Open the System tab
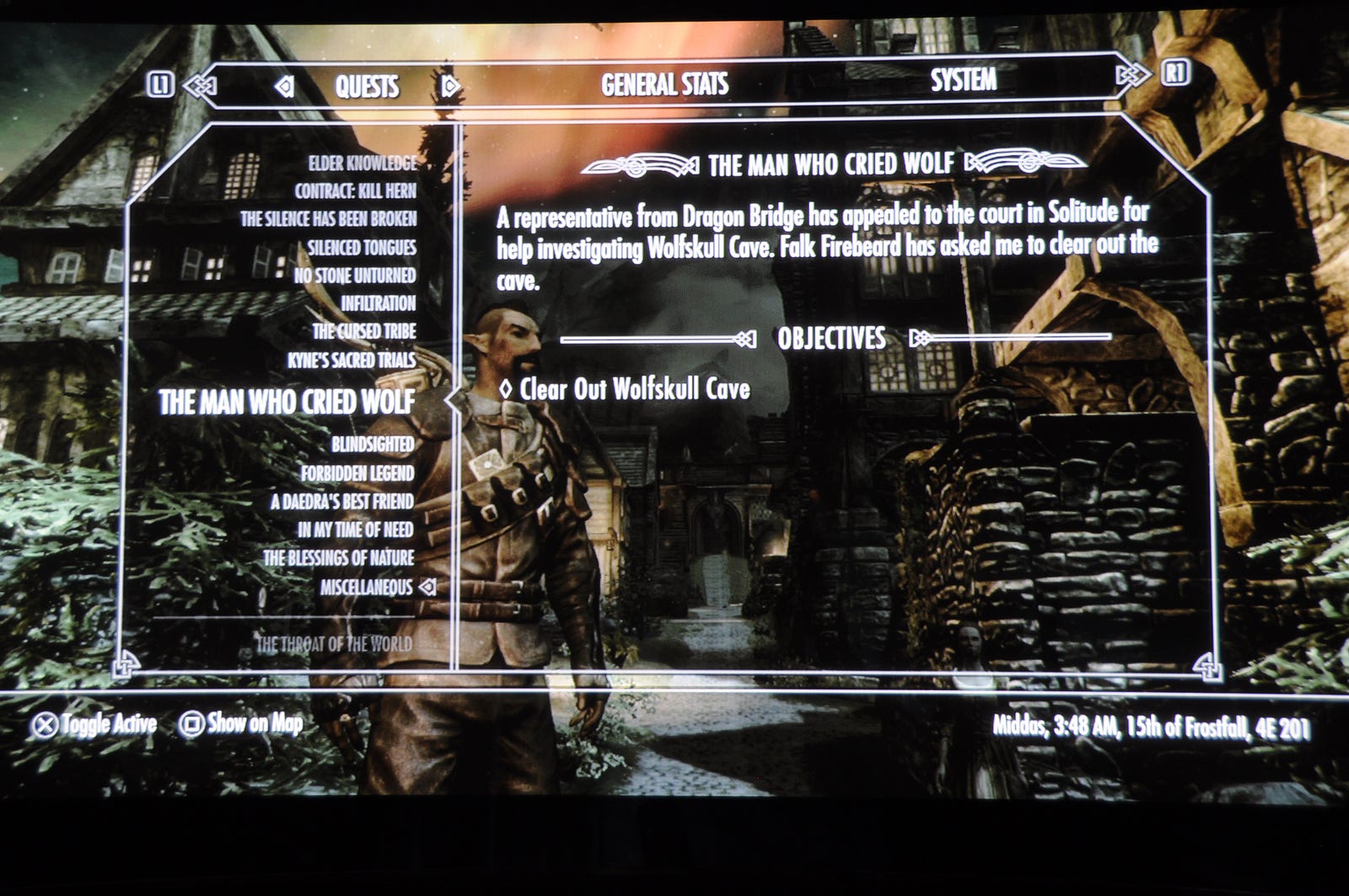Screen dimensions: 1349x896 pyautogui.click(x=963, y=81)
